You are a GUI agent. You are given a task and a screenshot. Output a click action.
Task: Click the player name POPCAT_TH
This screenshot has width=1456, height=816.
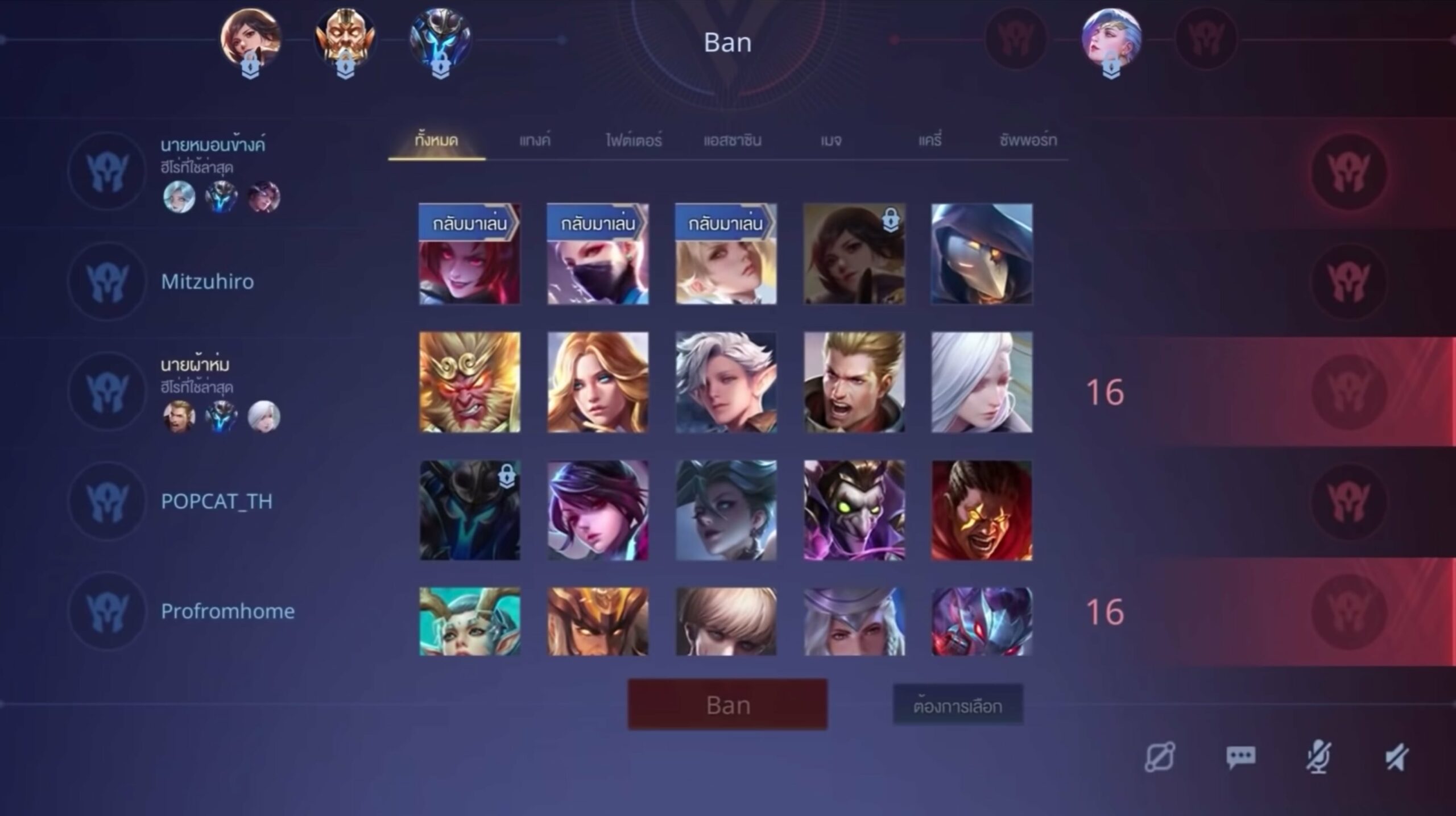[218, 502]
